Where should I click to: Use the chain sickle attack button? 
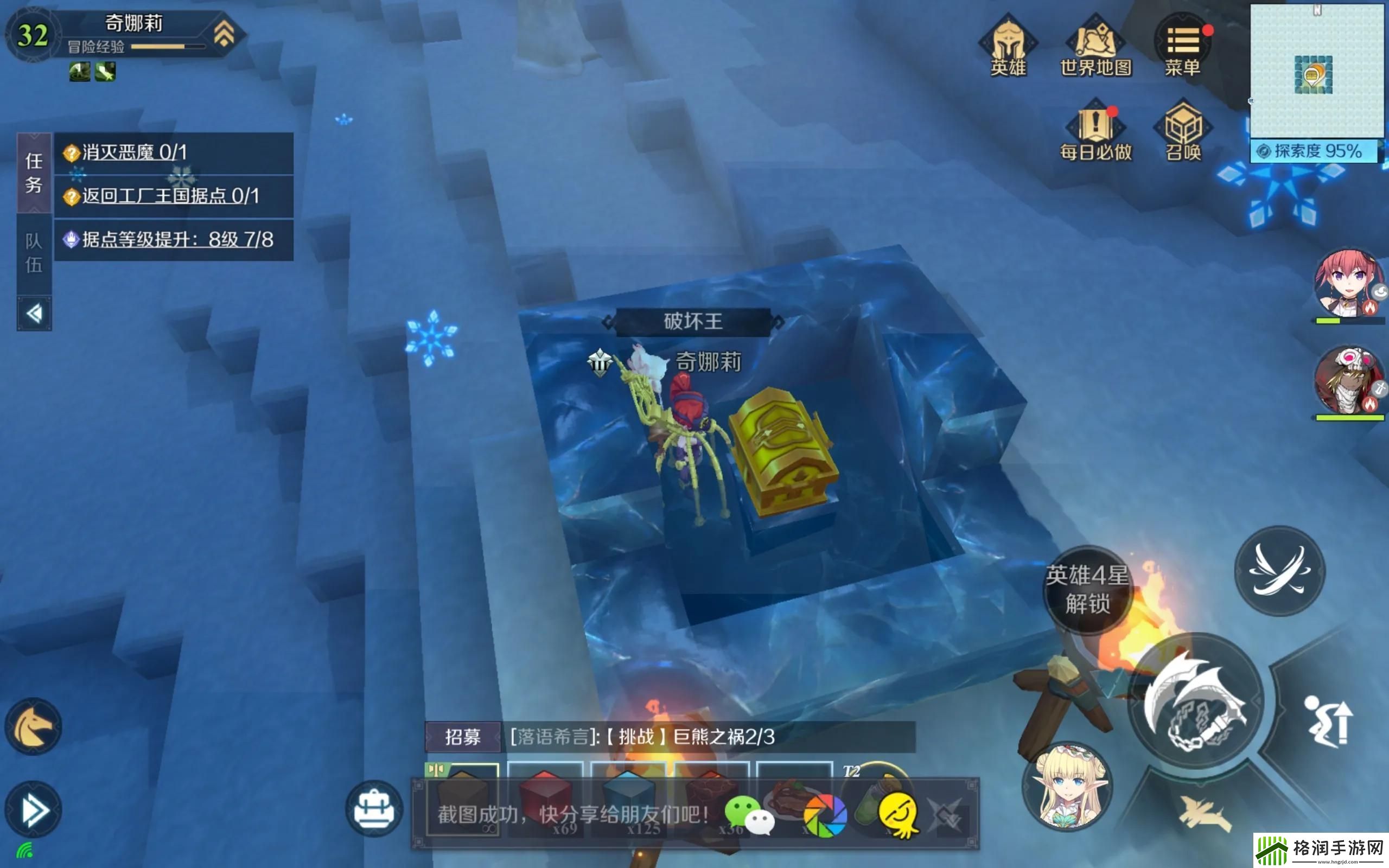coord(1196,701)
